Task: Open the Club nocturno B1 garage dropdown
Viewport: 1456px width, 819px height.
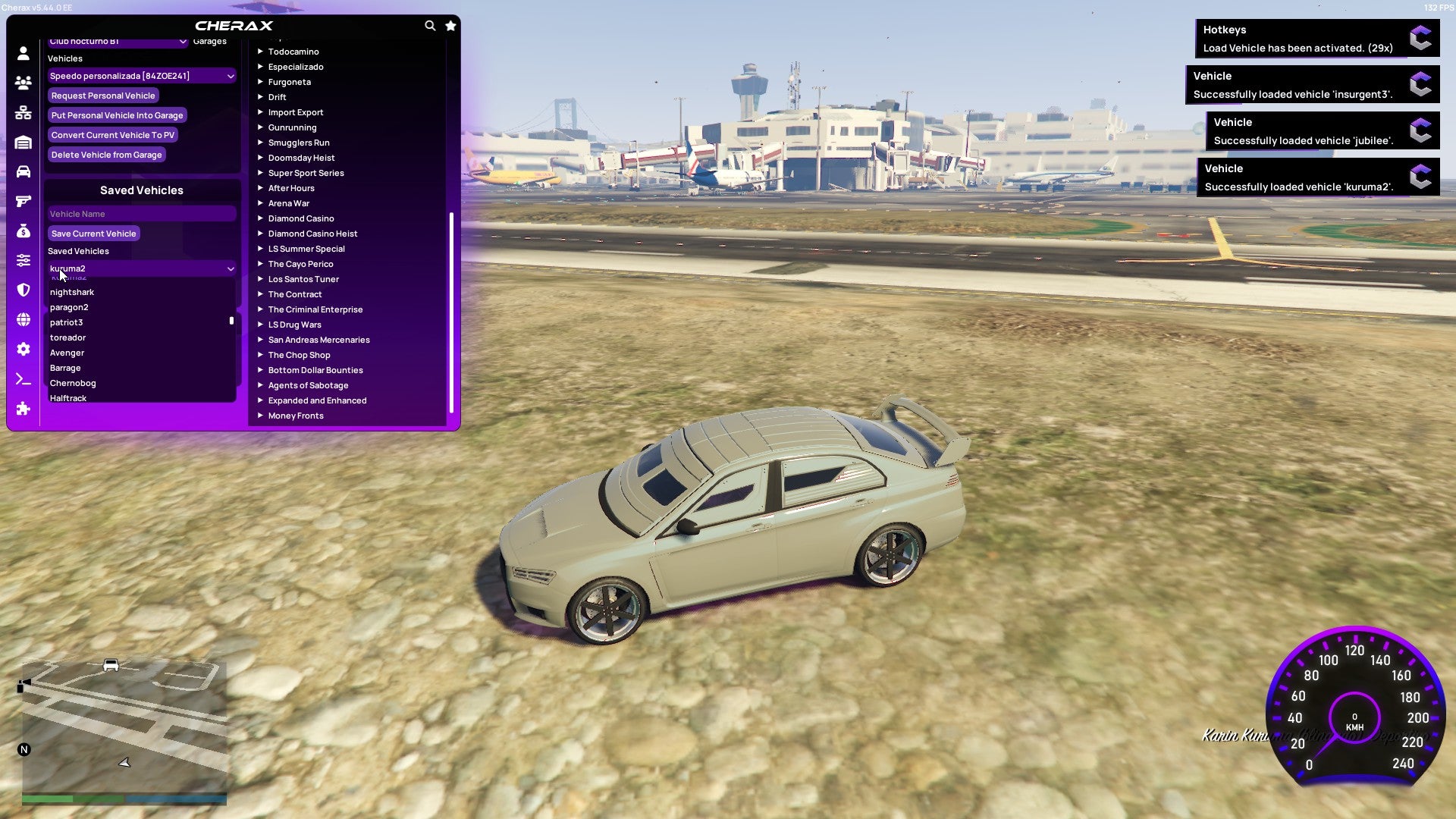Action: click(118, 42)
